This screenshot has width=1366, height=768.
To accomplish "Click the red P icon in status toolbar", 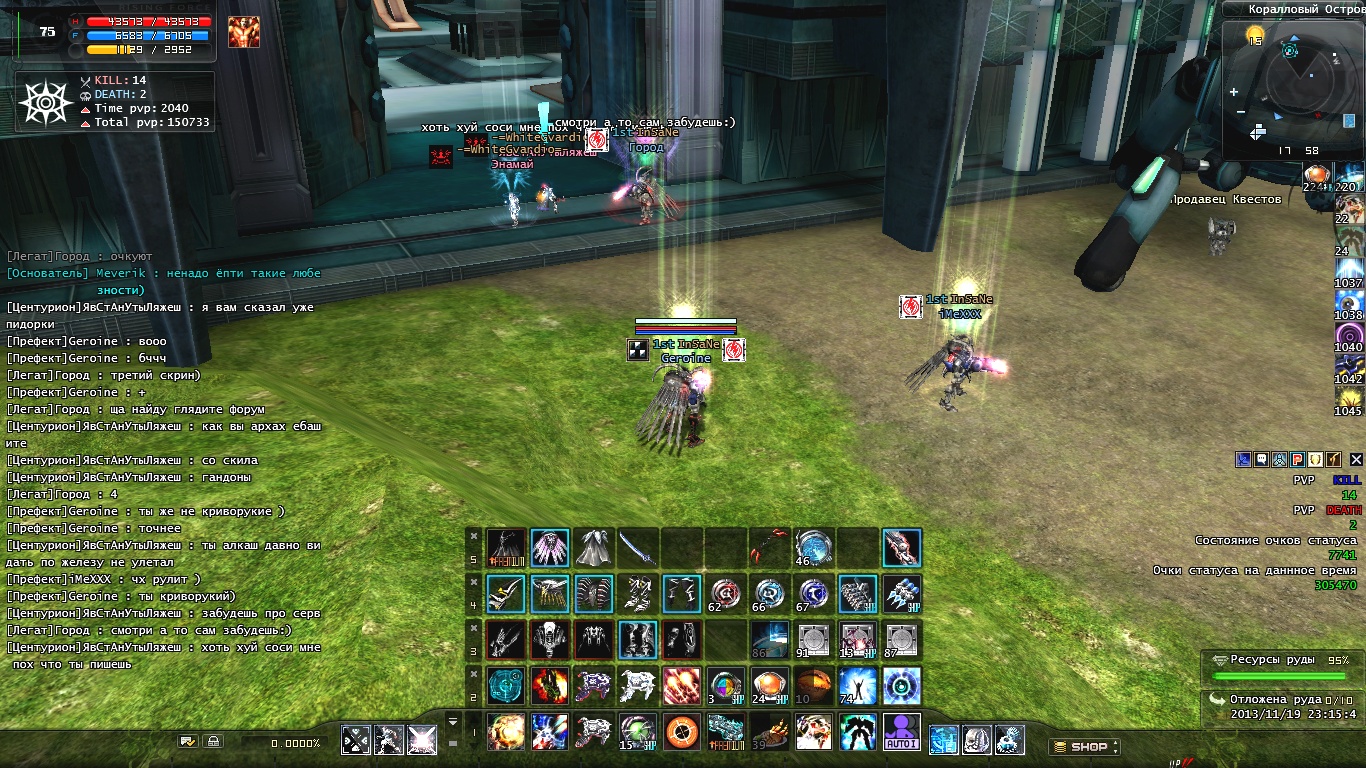I will click(1296, 459).
